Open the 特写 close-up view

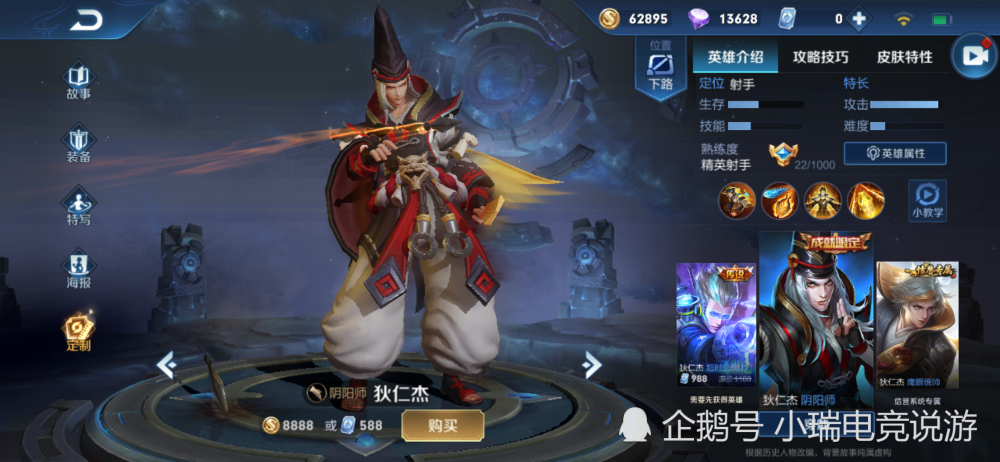coord(78,205)
